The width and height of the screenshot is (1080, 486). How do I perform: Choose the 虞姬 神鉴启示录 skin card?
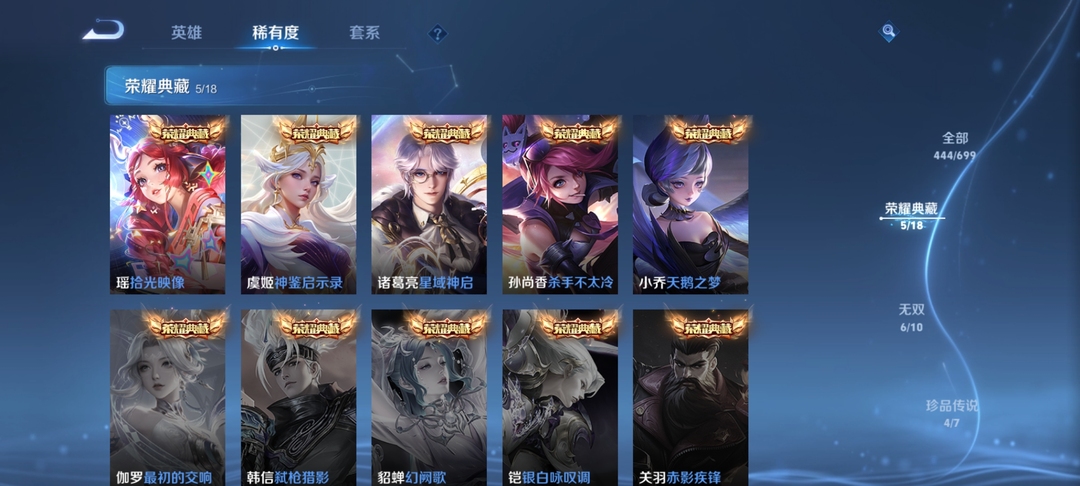tap(298, 205)
